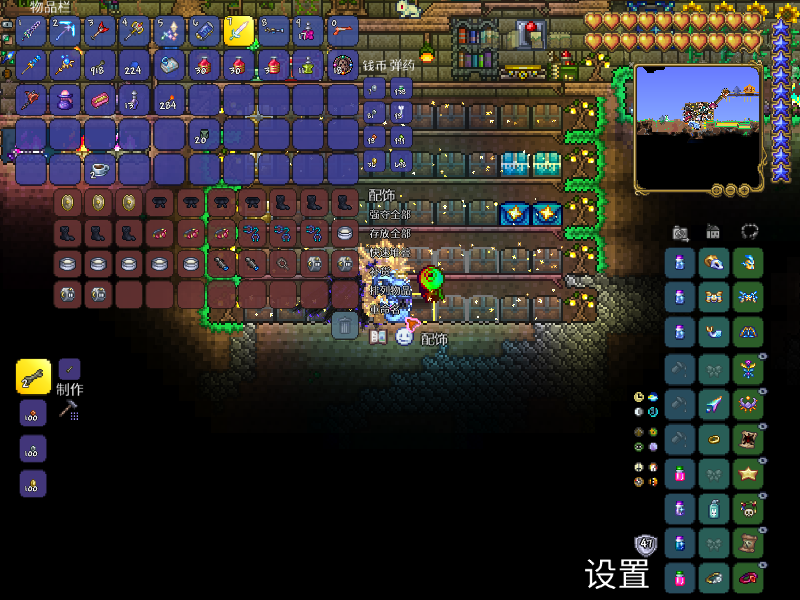Open the emote smiley bubble icon
This screenshot has width=800, height=600.
tap(403, 337)
